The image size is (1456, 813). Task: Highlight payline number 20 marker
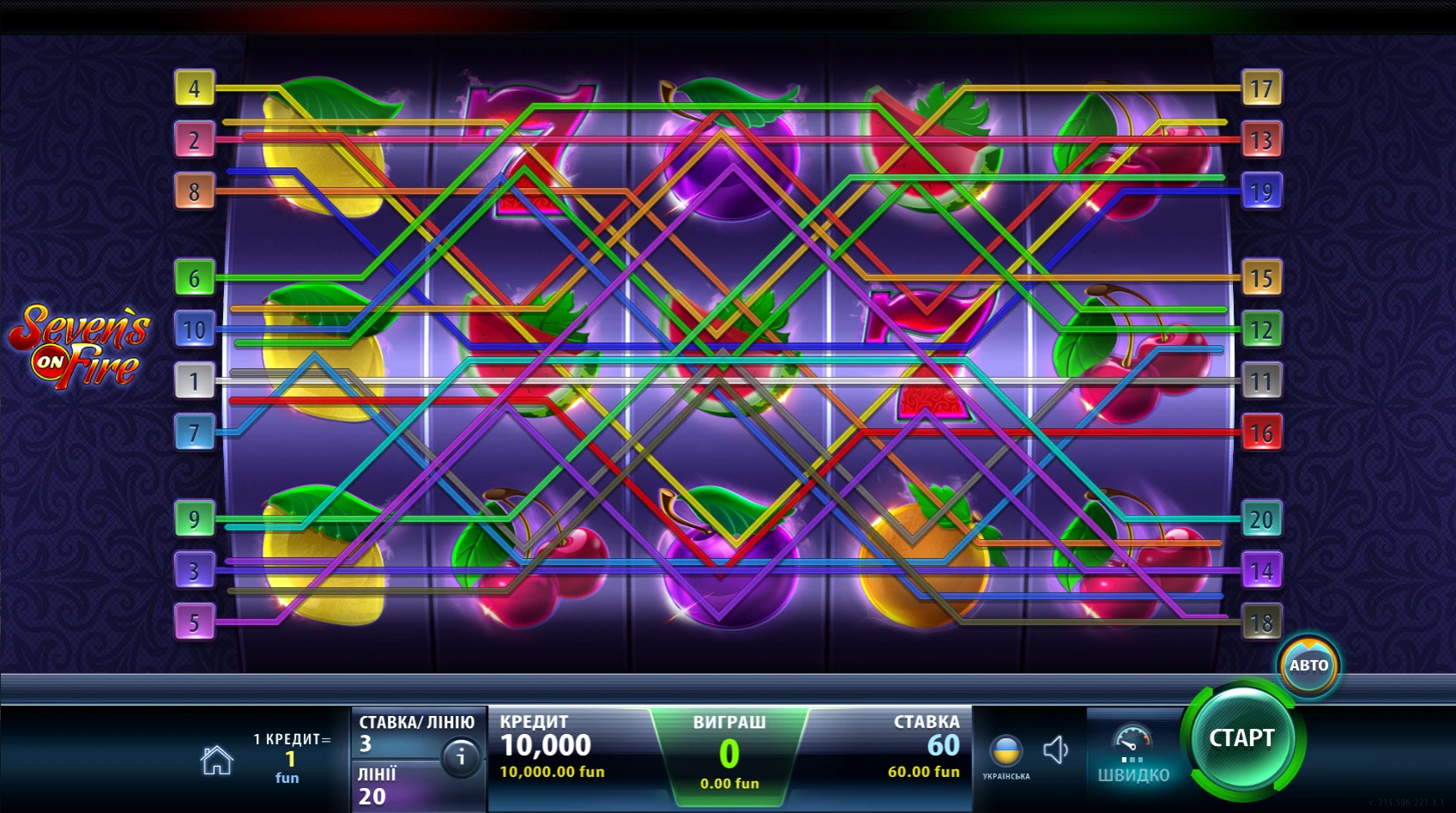(1261, 519)
